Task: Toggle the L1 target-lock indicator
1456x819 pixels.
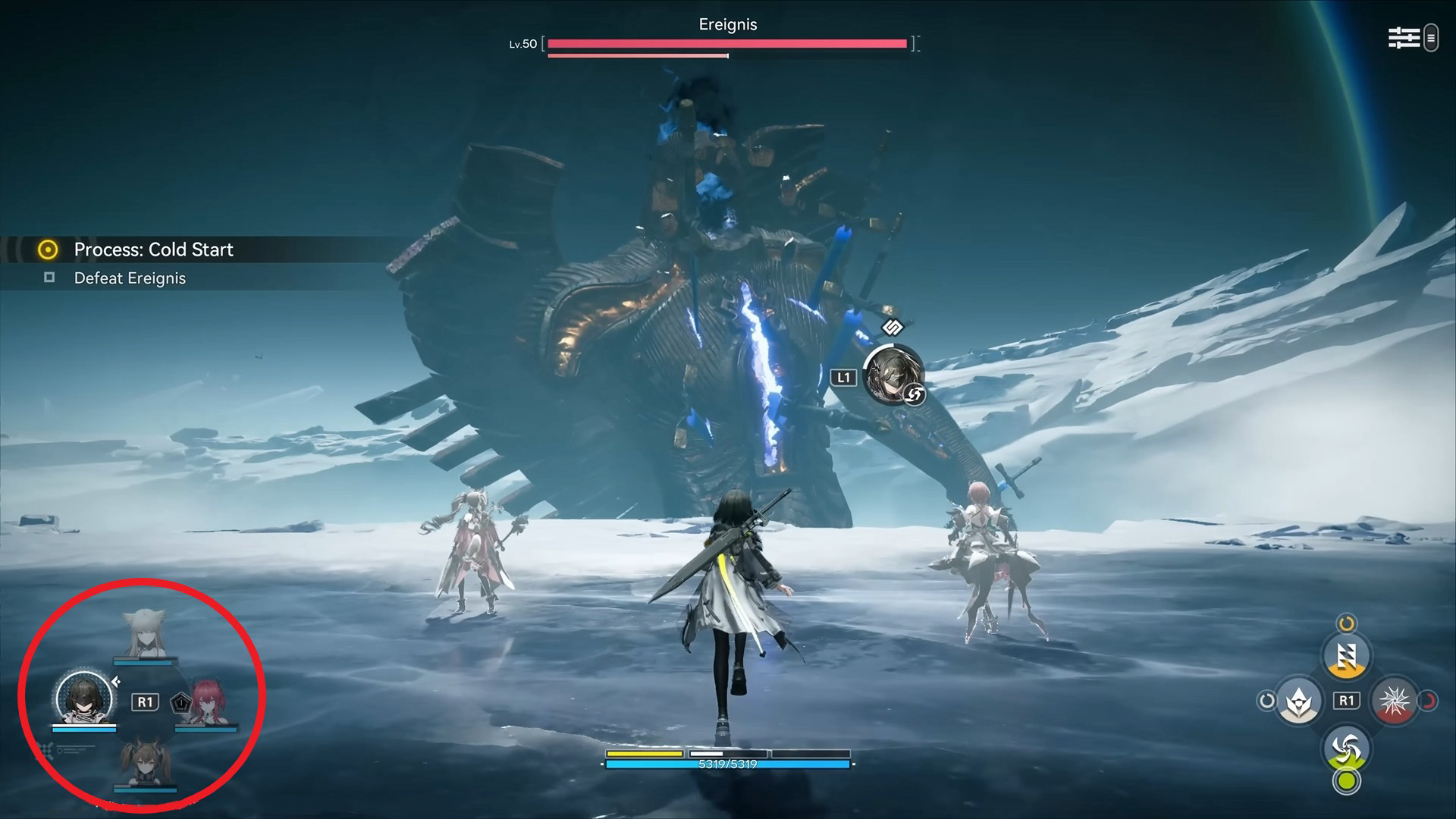Action: click(844, 375)
